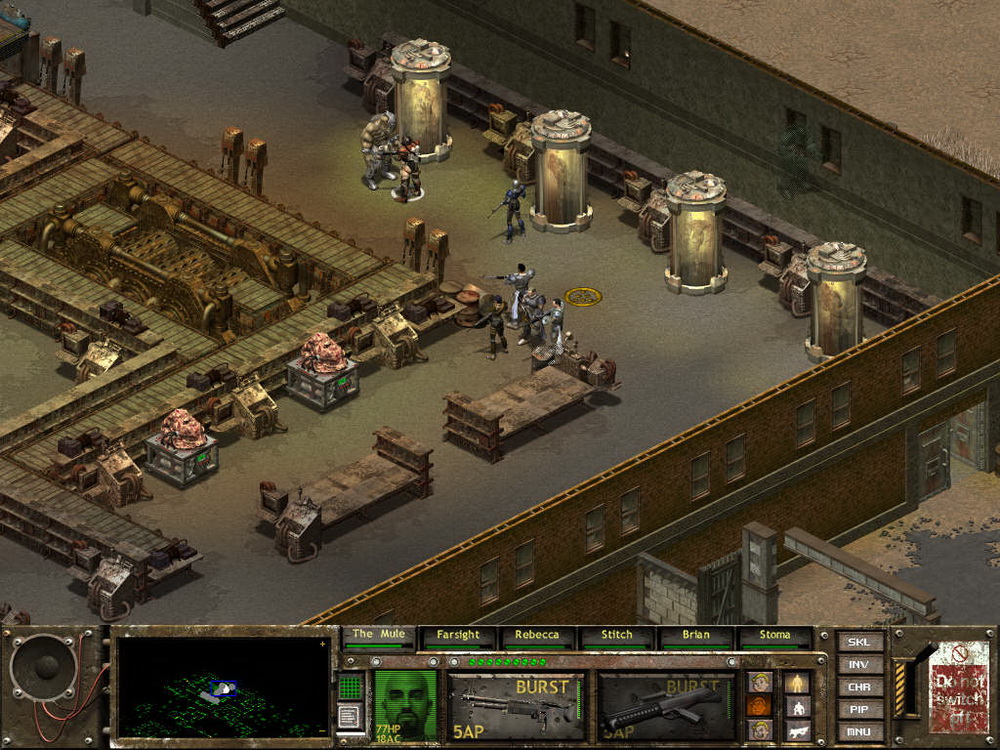
Task: Open the SKL skills panel
Action: click(860, 642)
